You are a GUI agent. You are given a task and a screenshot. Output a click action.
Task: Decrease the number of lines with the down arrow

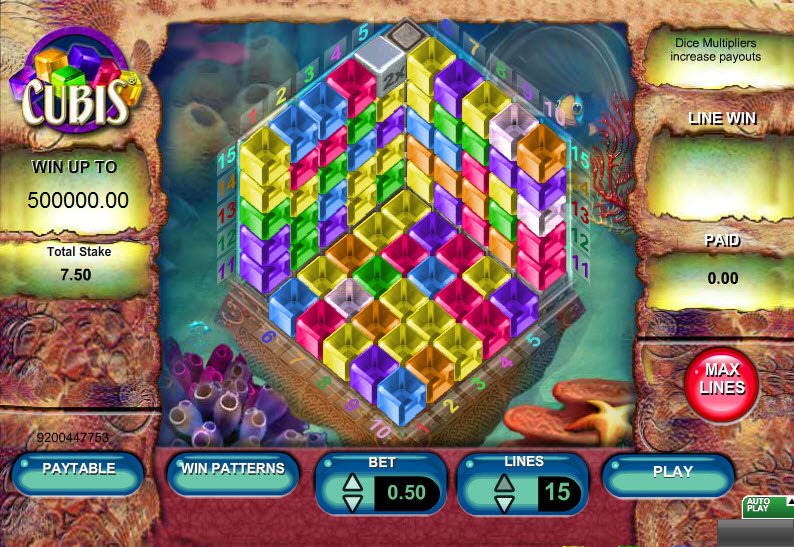click(x=505, y=501)
